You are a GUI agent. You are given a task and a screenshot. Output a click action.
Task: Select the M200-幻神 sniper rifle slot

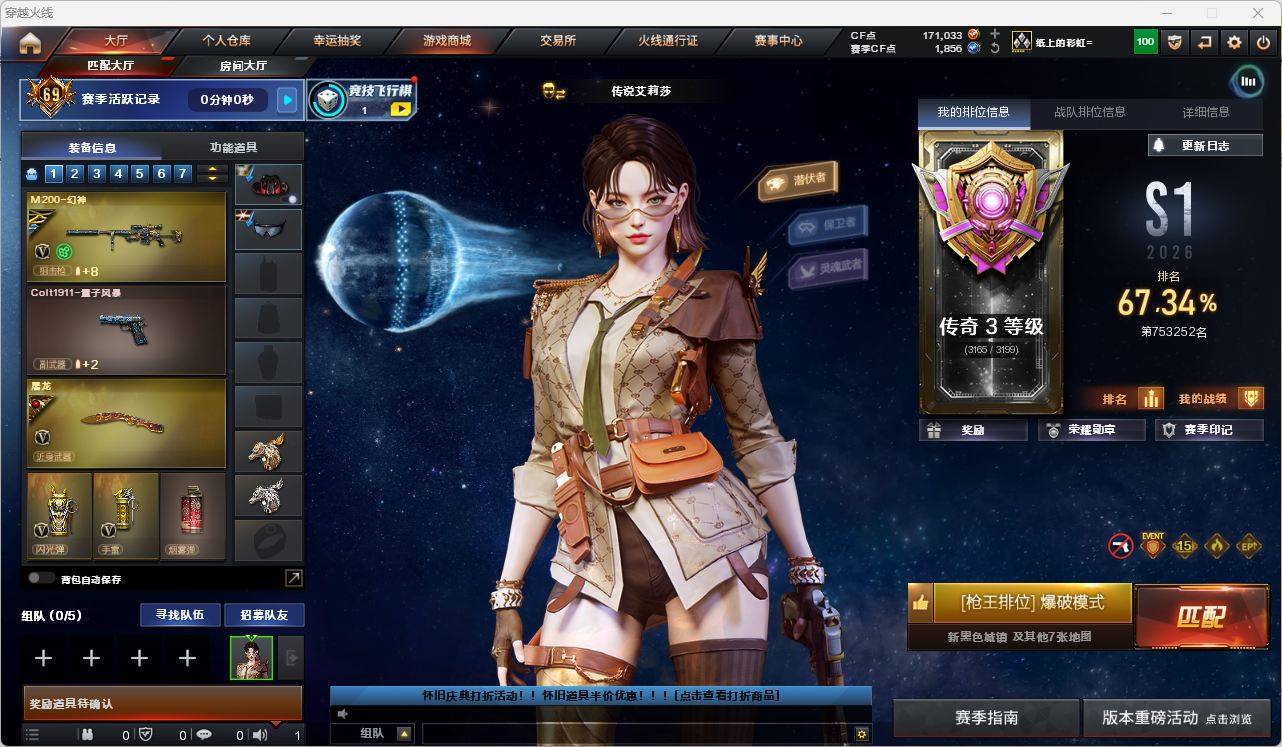126,236
